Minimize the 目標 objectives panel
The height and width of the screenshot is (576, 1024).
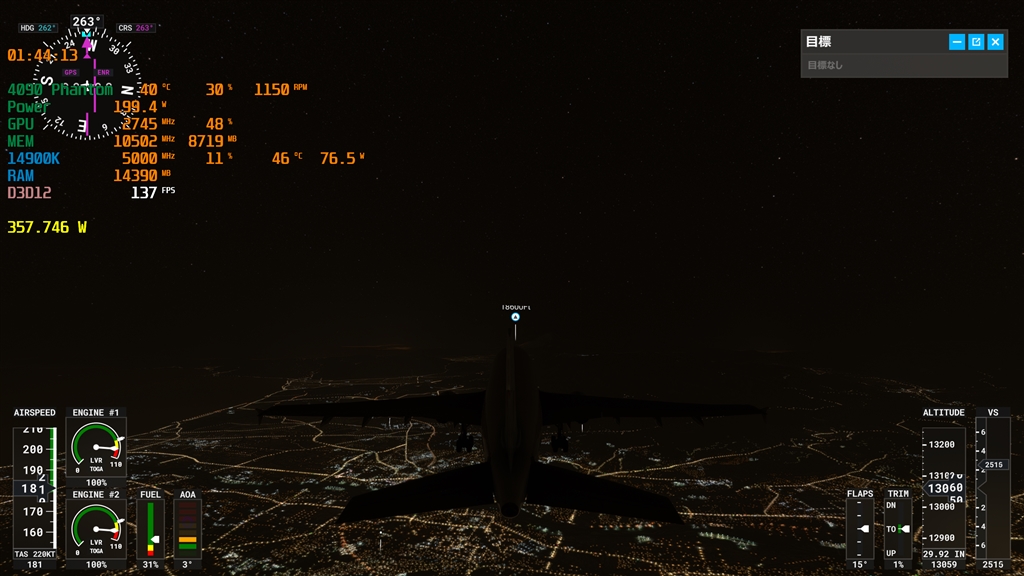tap(957, 42)
